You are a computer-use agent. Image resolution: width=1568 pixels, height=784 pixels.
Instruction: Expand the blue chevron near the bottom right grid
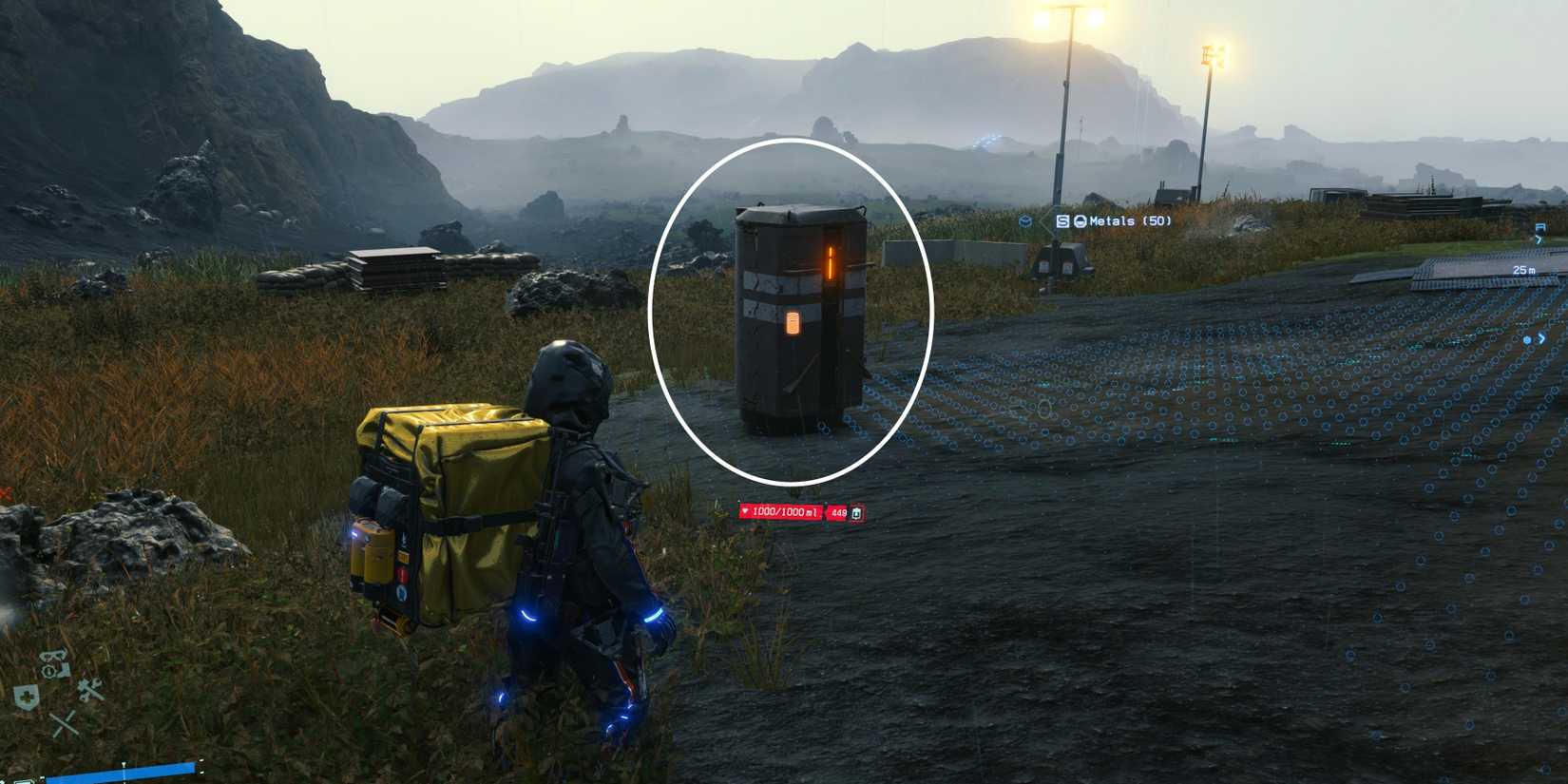point(1541,338)
